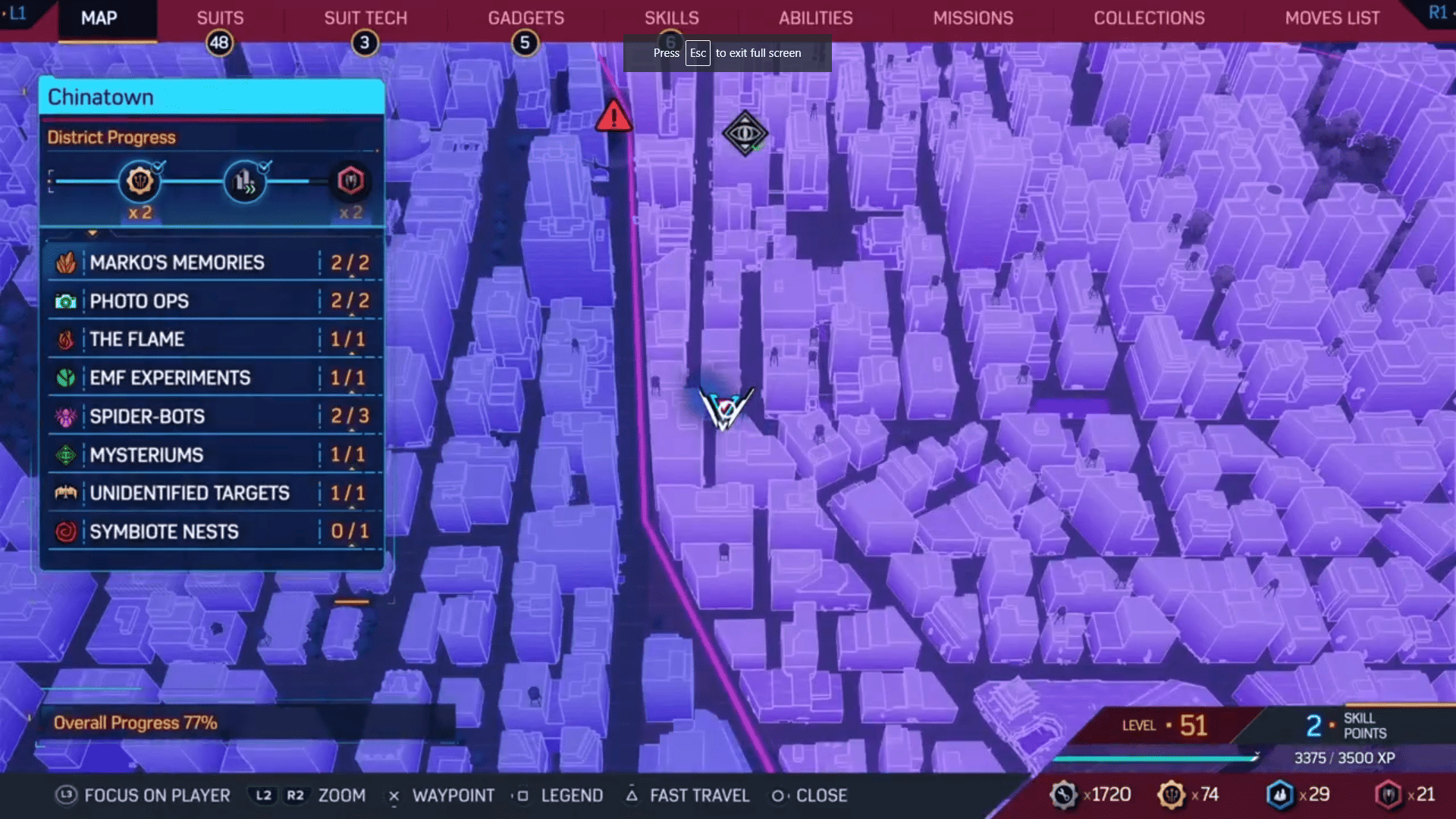This screenshot has width=1456, height=819.
Task: Select the Mysterium eye marker on the map
Action: [x=745, y=134]
